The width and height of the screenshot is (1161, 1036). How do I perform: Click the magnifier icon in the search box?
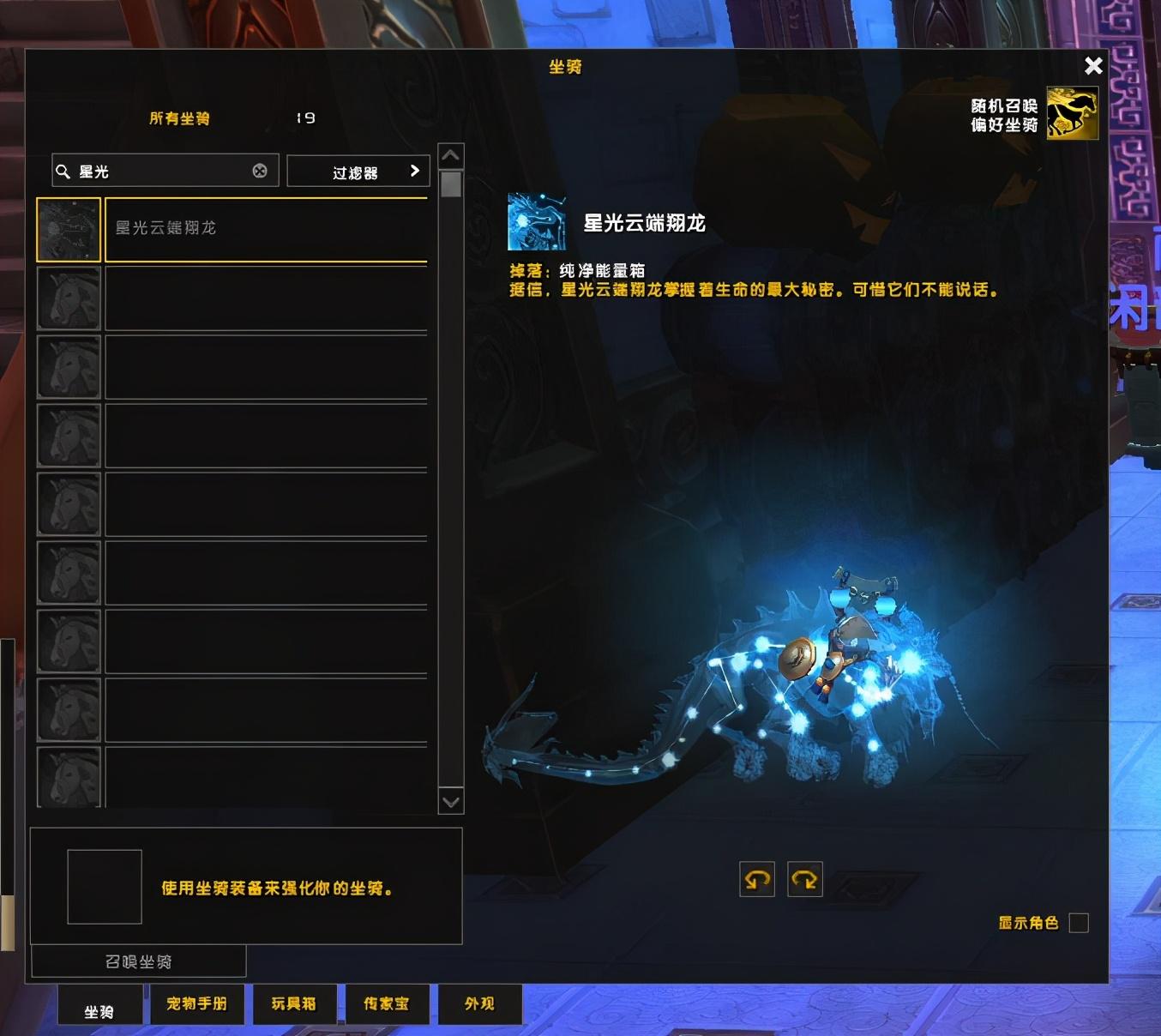[x=64, y=171]
